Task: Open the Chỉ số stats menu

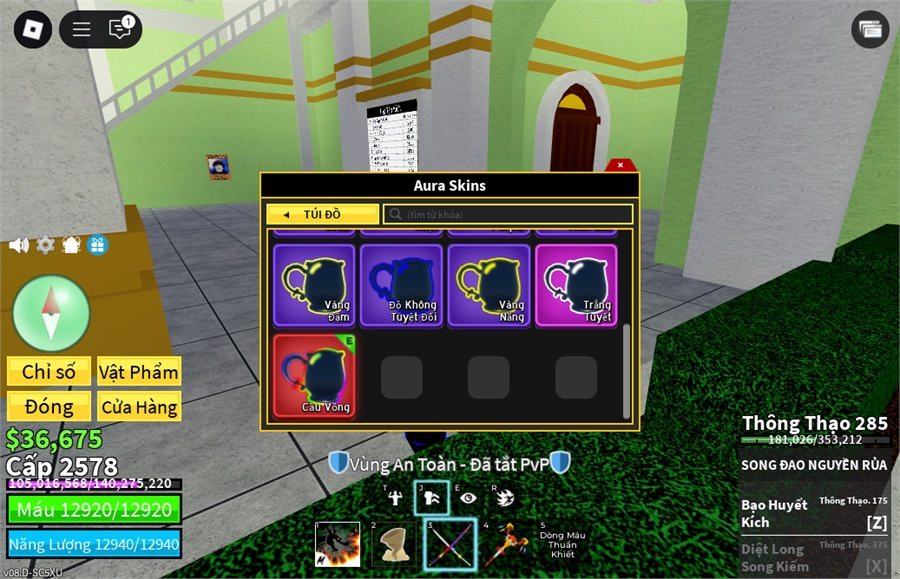Action: pos(49,372)
